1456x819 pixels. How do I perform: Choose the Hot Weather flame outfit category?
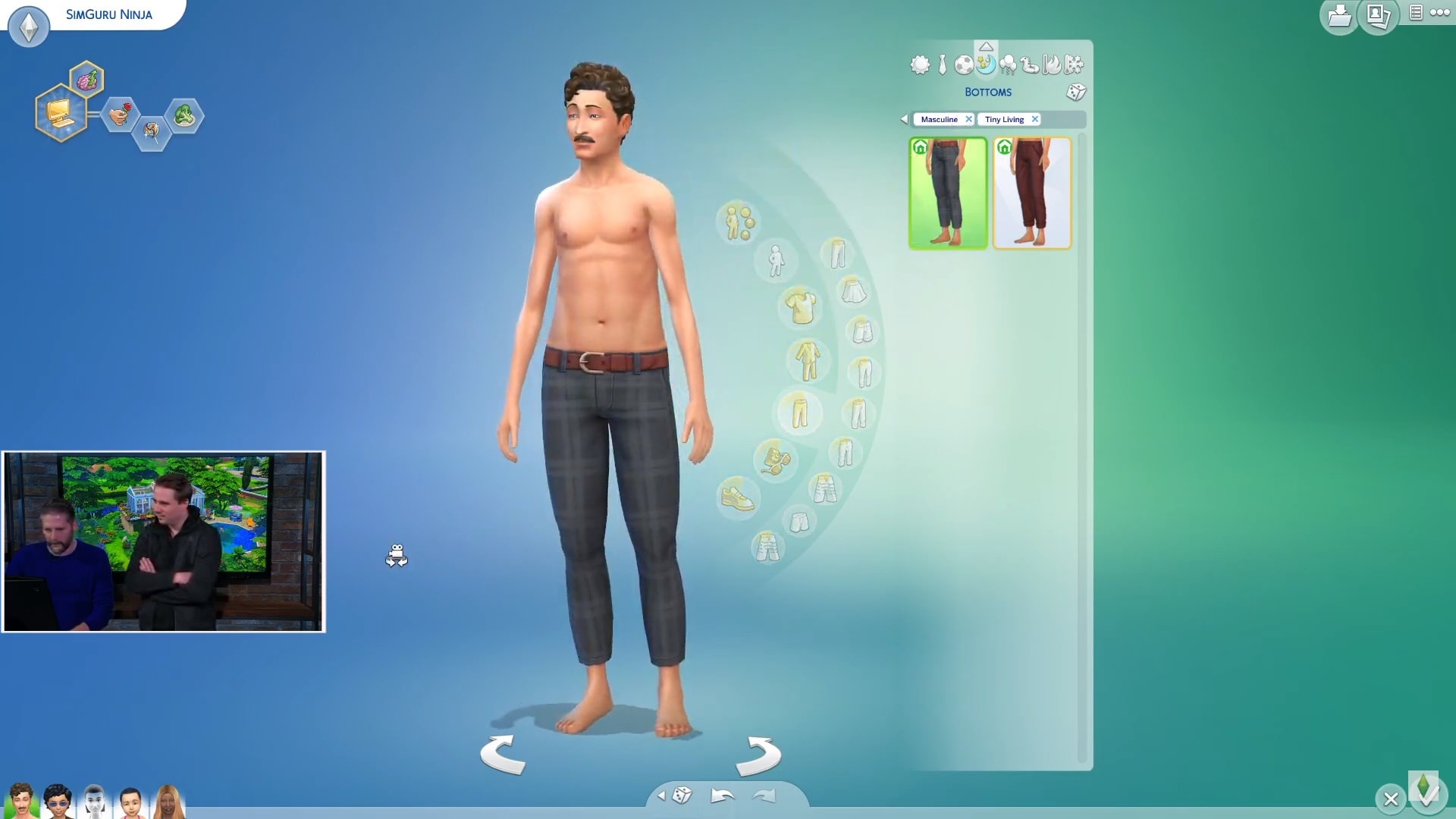click(x=1051, y=65)
